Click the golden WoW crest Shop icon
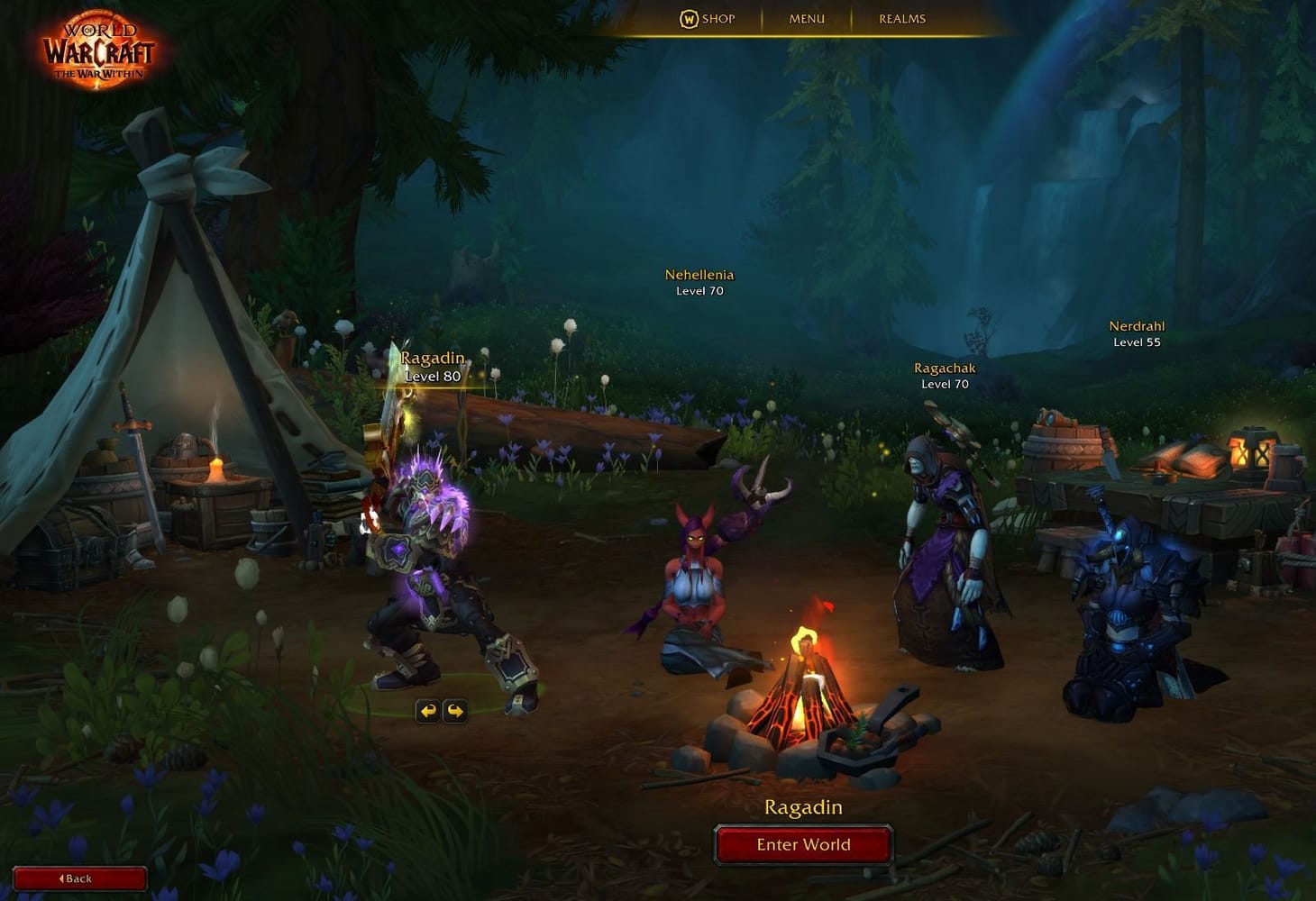Screen dimensions: 1316x901 (x=689, y=18)
